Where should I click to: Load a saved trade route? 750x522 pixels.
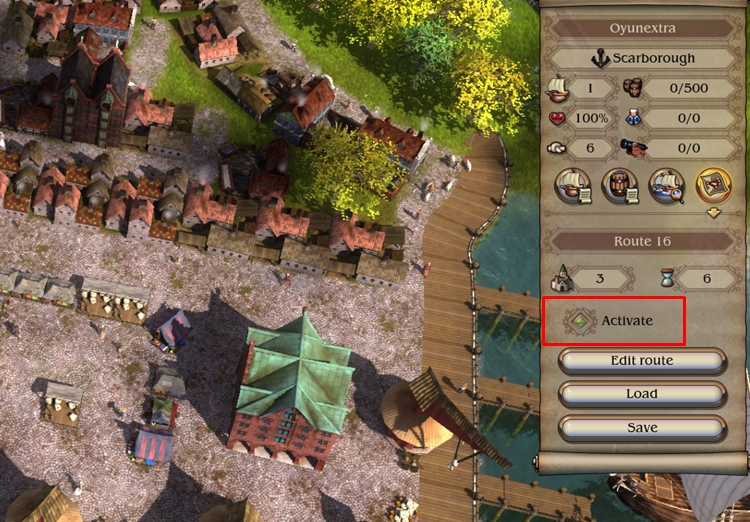tap(641, 394)
